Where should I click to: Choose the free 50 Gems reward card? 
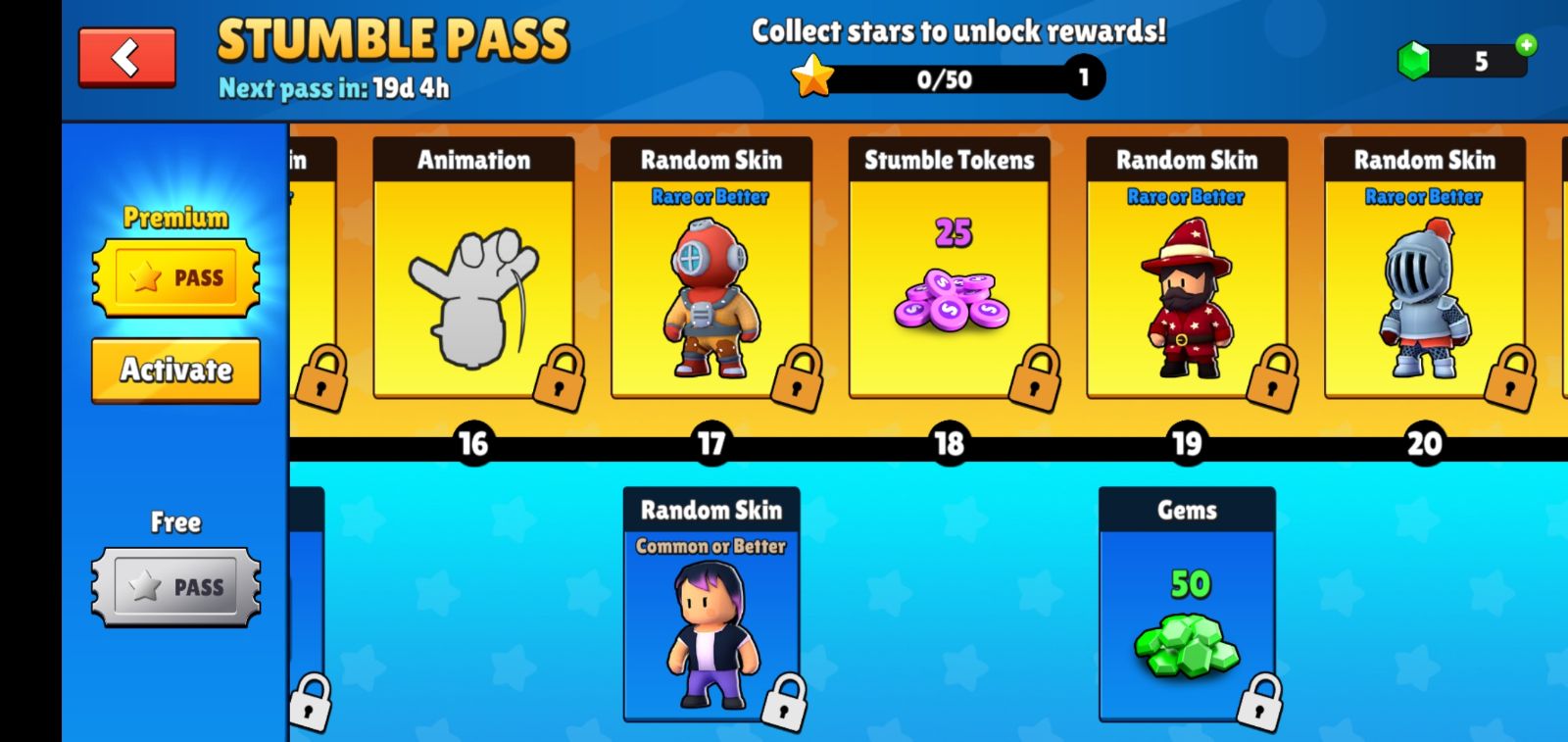tap(1187, 605)
